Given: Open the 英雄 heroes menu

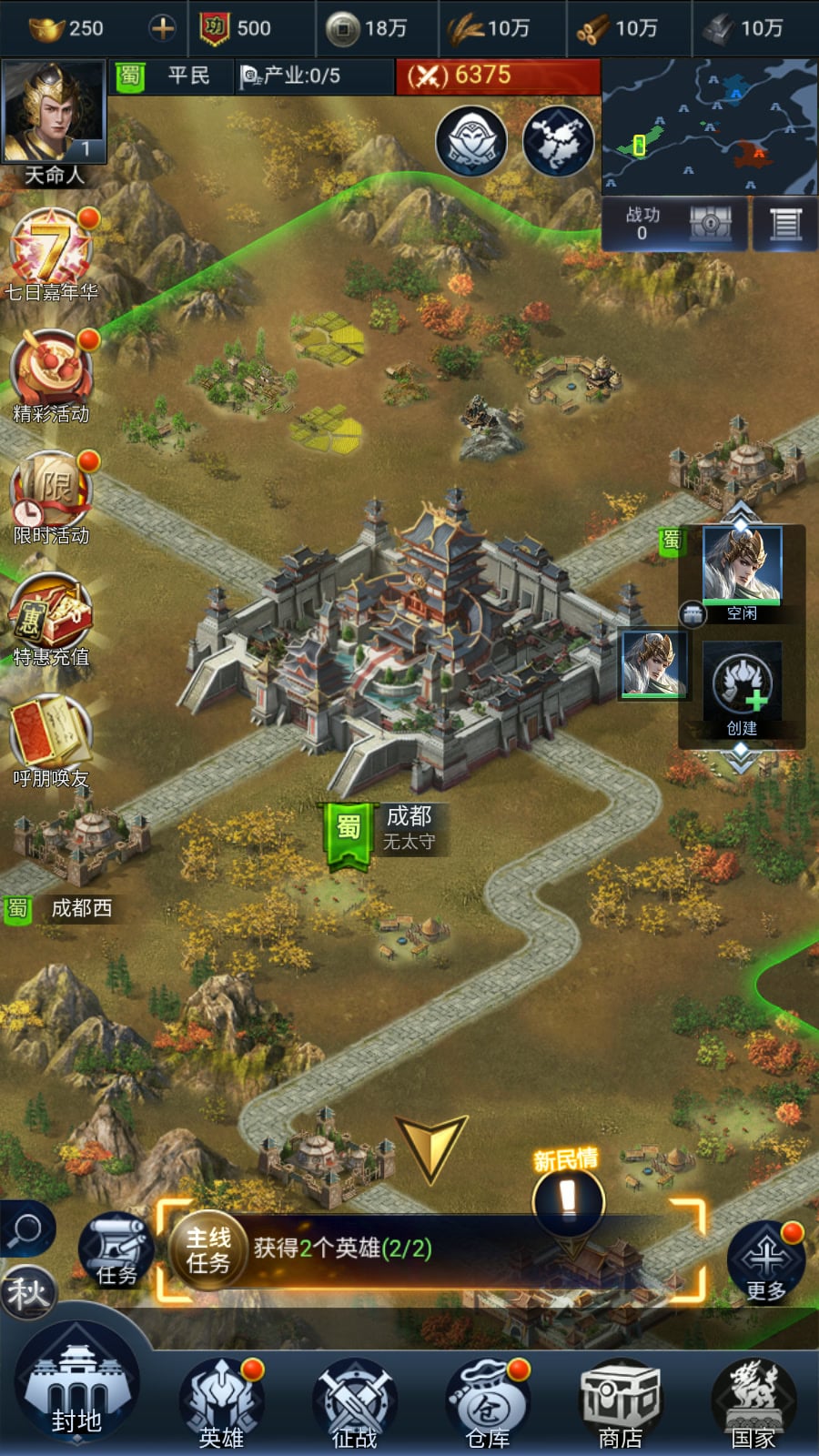Looking at the screenshot, I should (x=221, y=1402).
